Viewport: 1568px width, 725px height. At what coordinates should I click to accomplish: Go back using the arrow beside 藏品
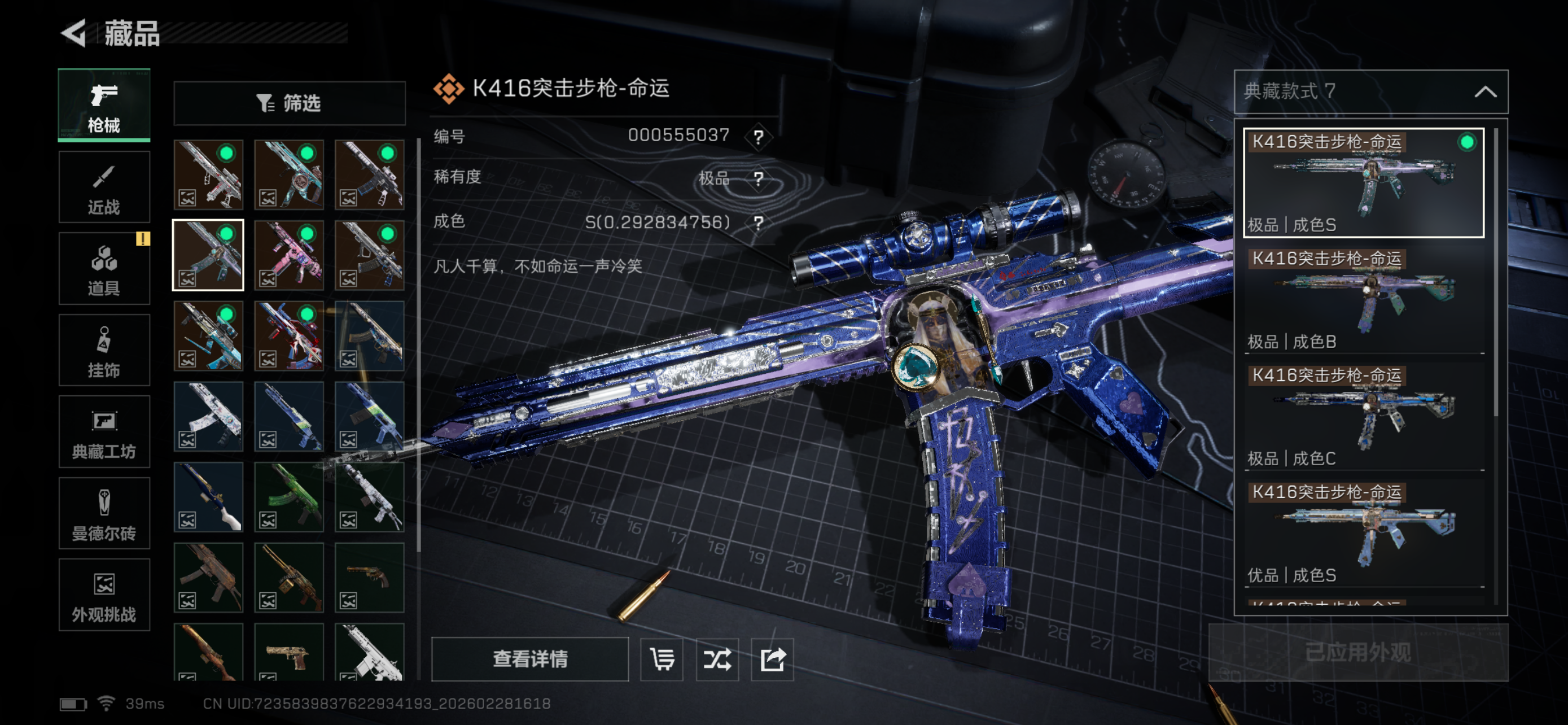coord(76,33)
